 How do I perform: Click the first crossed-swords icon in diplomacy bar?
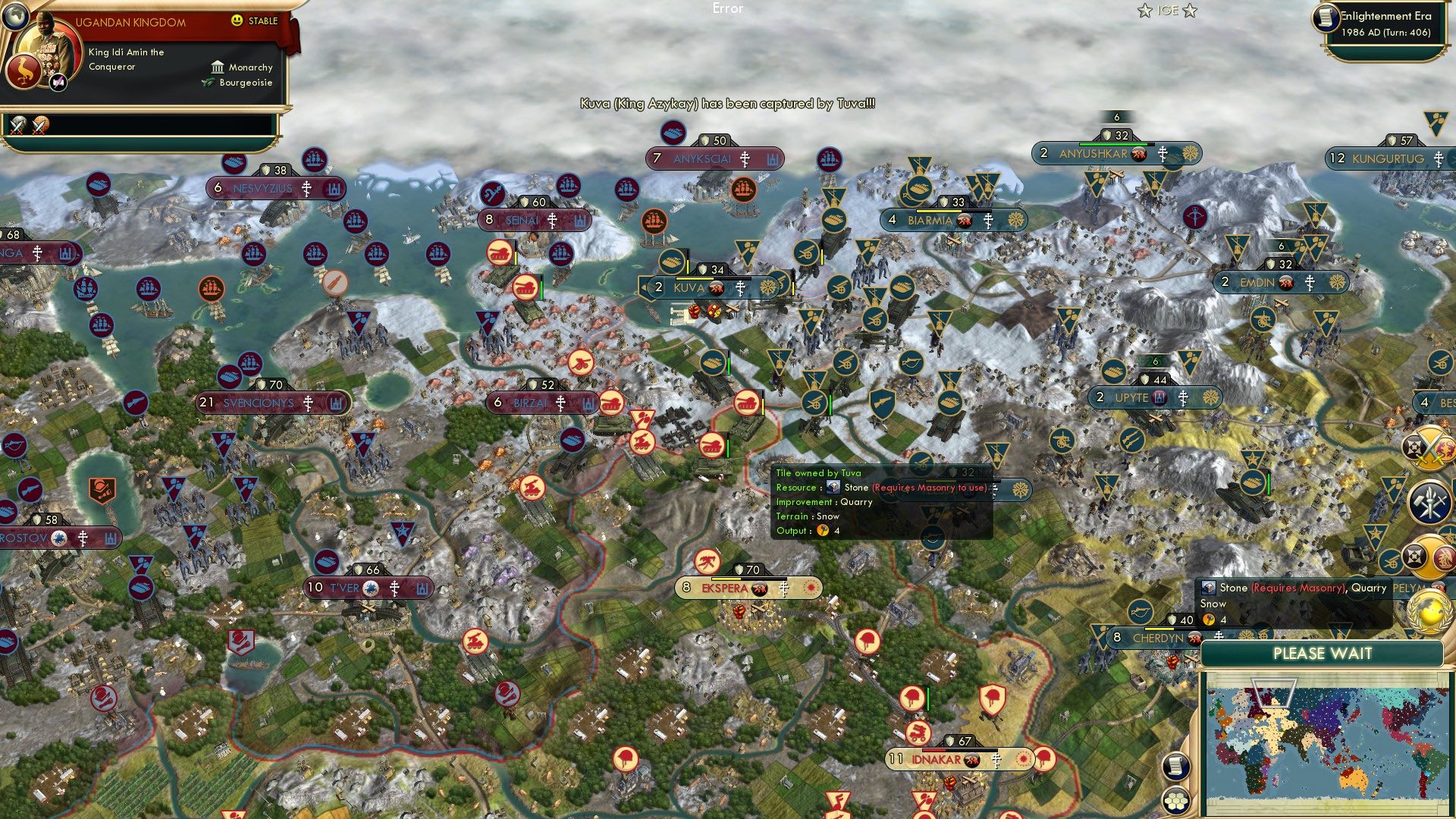click(x=19, y=126)
